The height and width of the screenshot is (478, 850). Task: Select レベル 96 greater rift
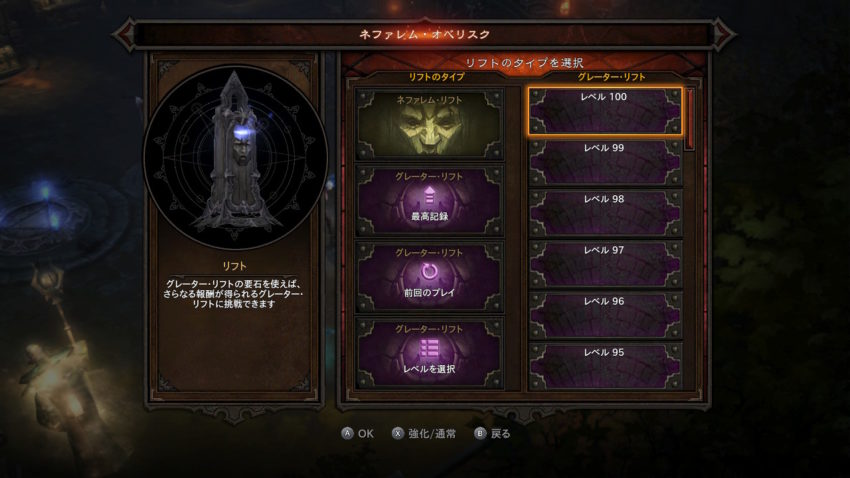point(605,315)
